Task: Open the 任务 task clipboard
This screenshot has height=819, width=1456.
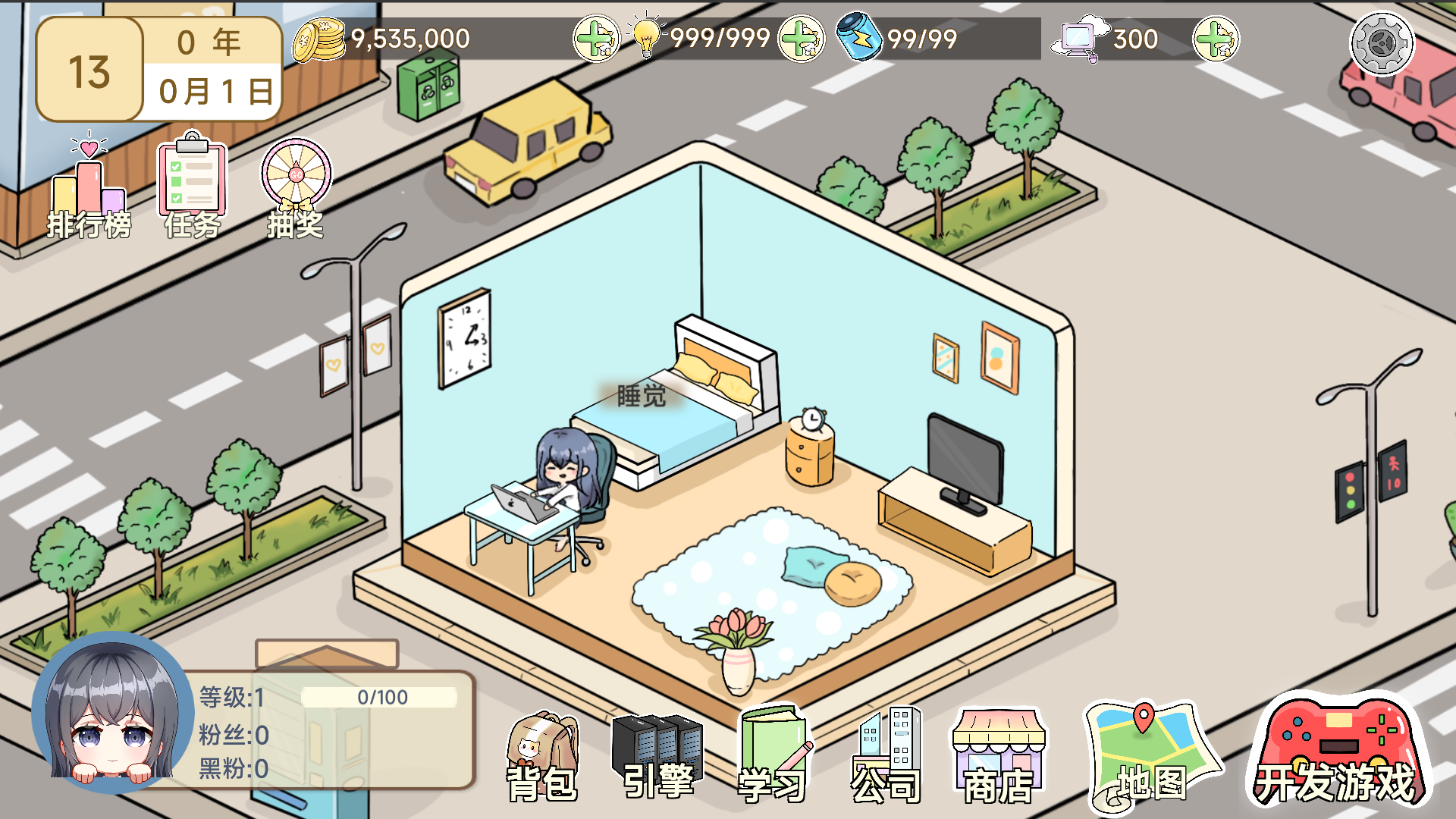Action: tap(193, 188)
